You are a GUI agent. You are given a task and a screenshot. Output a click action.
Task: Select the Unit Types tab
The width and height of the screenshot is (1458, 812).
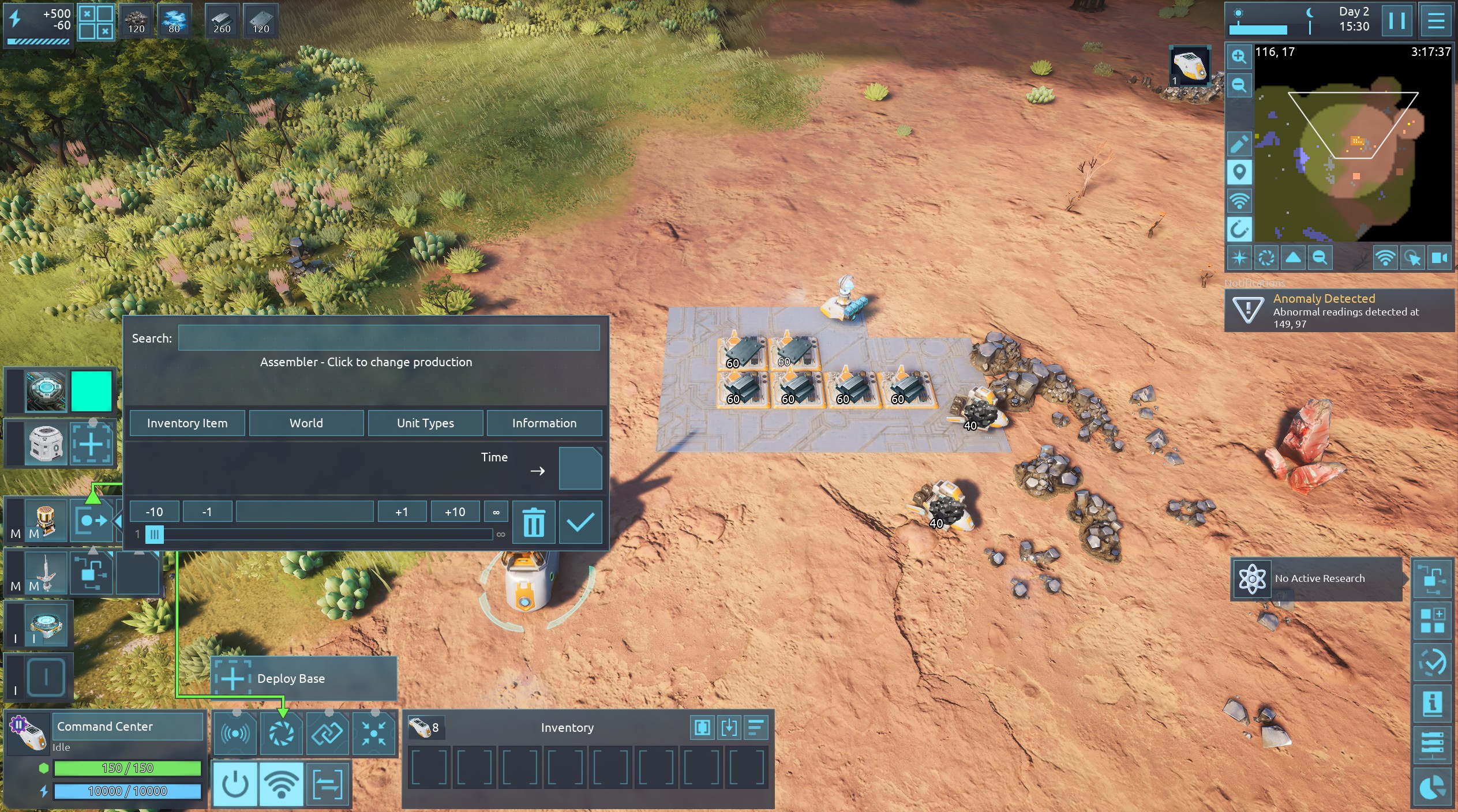(425, 423)
